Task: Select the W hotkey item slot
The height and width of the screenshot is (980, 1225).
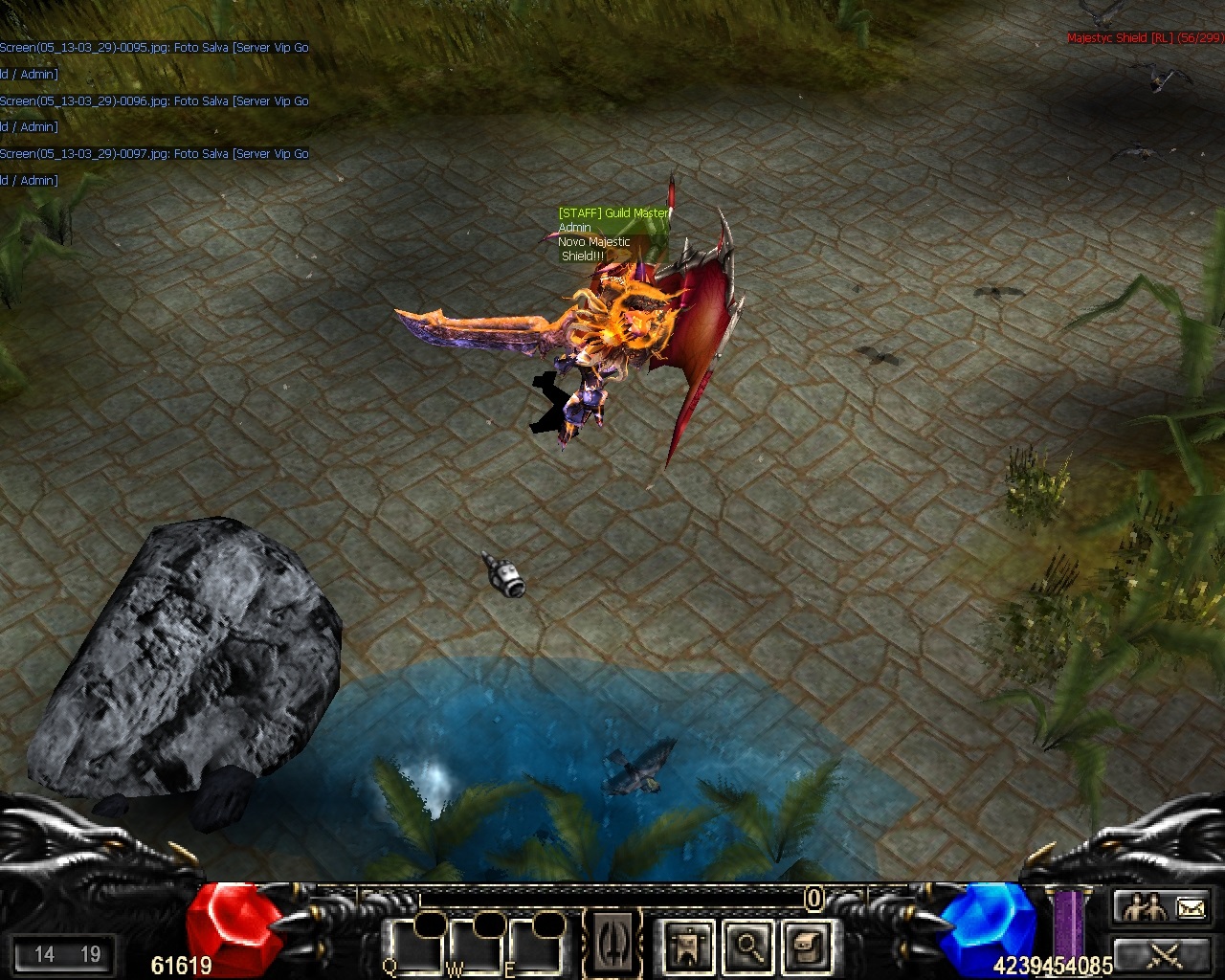Action: [x=479, y=946]
